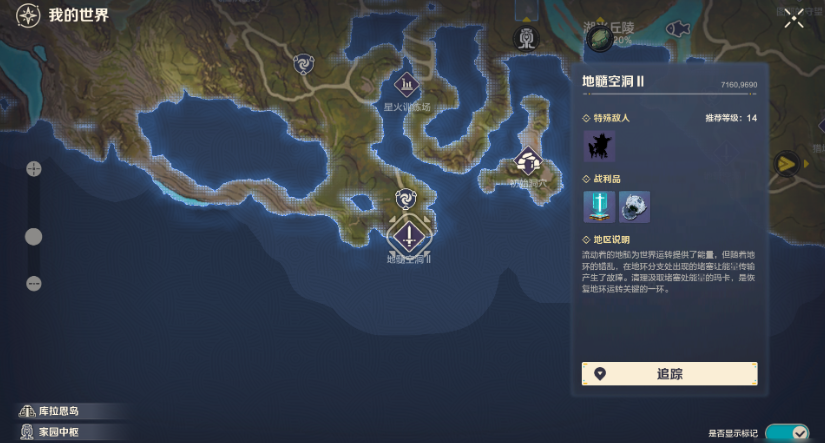View the grey ore loot reward
This screenshot has height=443, width=825.
click(x=634, y=206)
